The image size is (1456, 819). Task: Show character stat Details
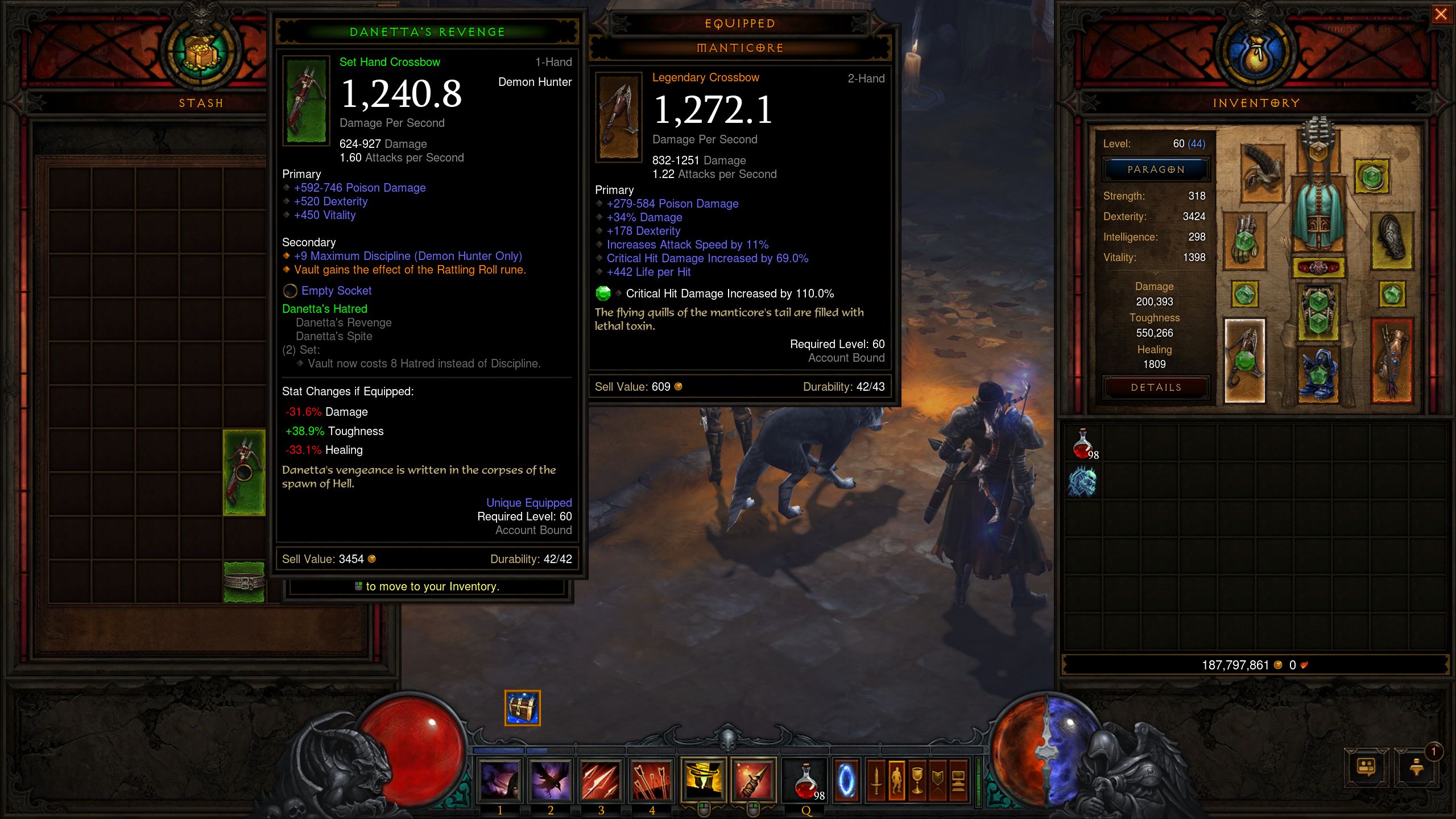point(1156,387)
